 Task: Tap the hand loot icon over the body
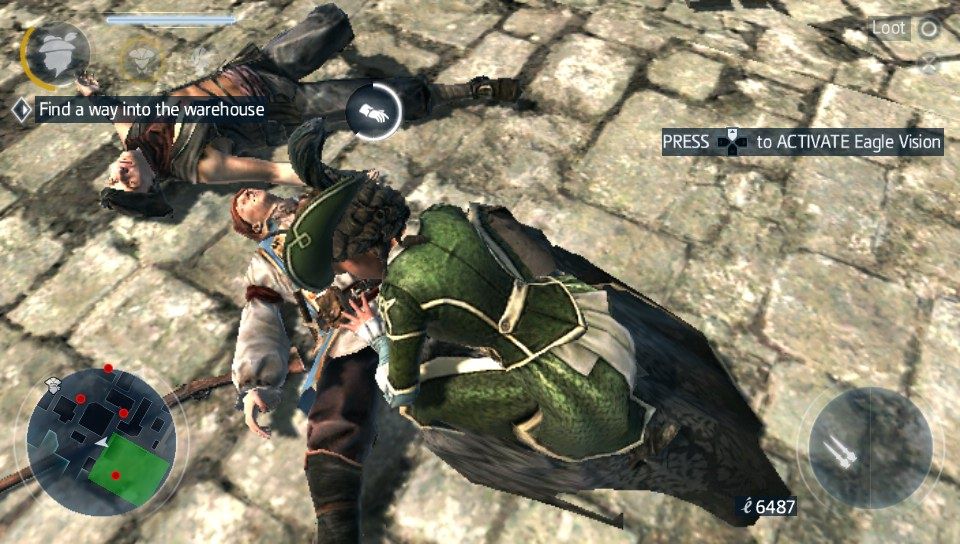(374, 113)
